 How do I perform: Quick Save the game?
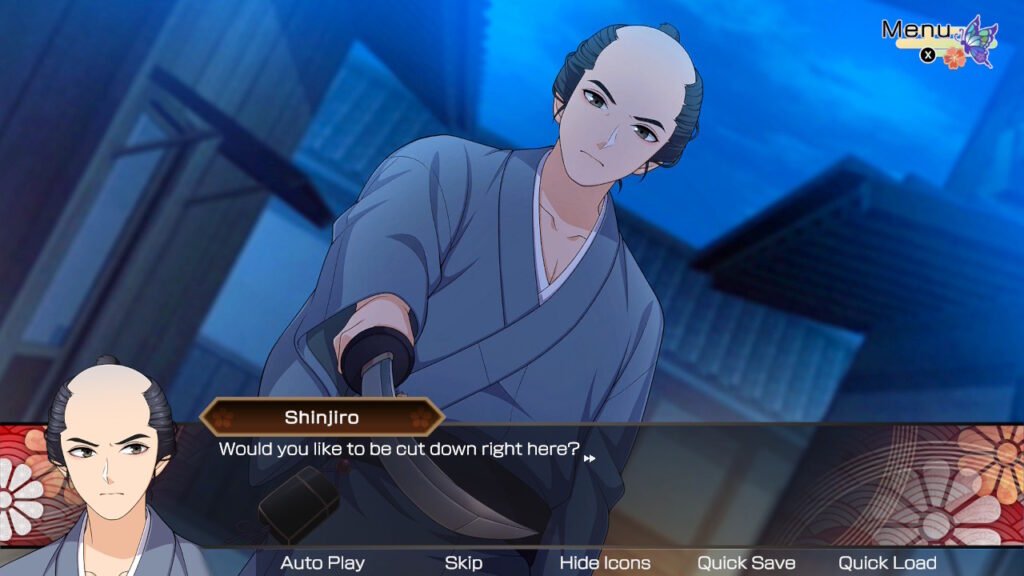click(746, 563)
